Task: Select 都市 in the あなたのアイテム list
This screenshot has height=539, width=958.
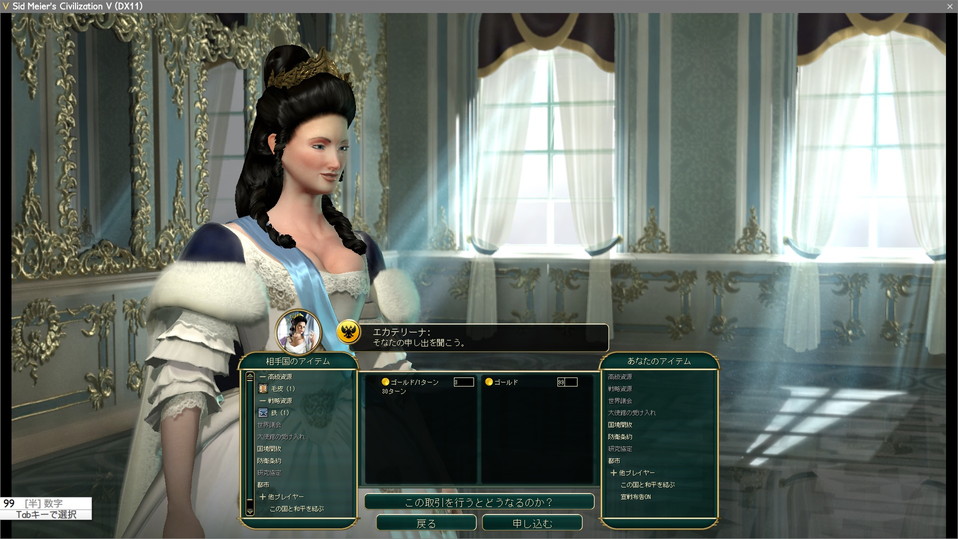Action: coord(614,460)
